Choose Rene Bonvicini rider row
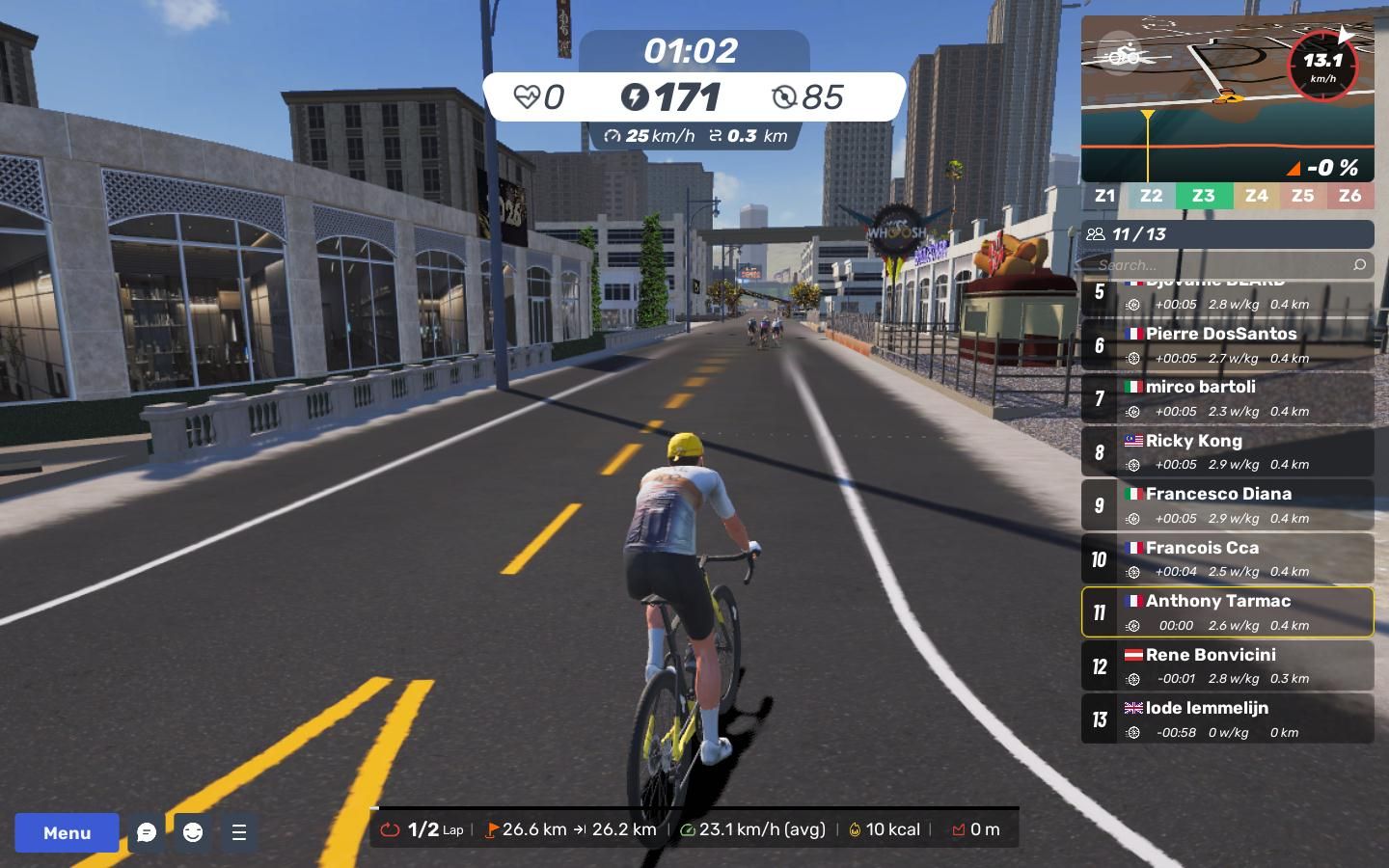Screen dimensions: 1389x868 tap(1227, 665)
